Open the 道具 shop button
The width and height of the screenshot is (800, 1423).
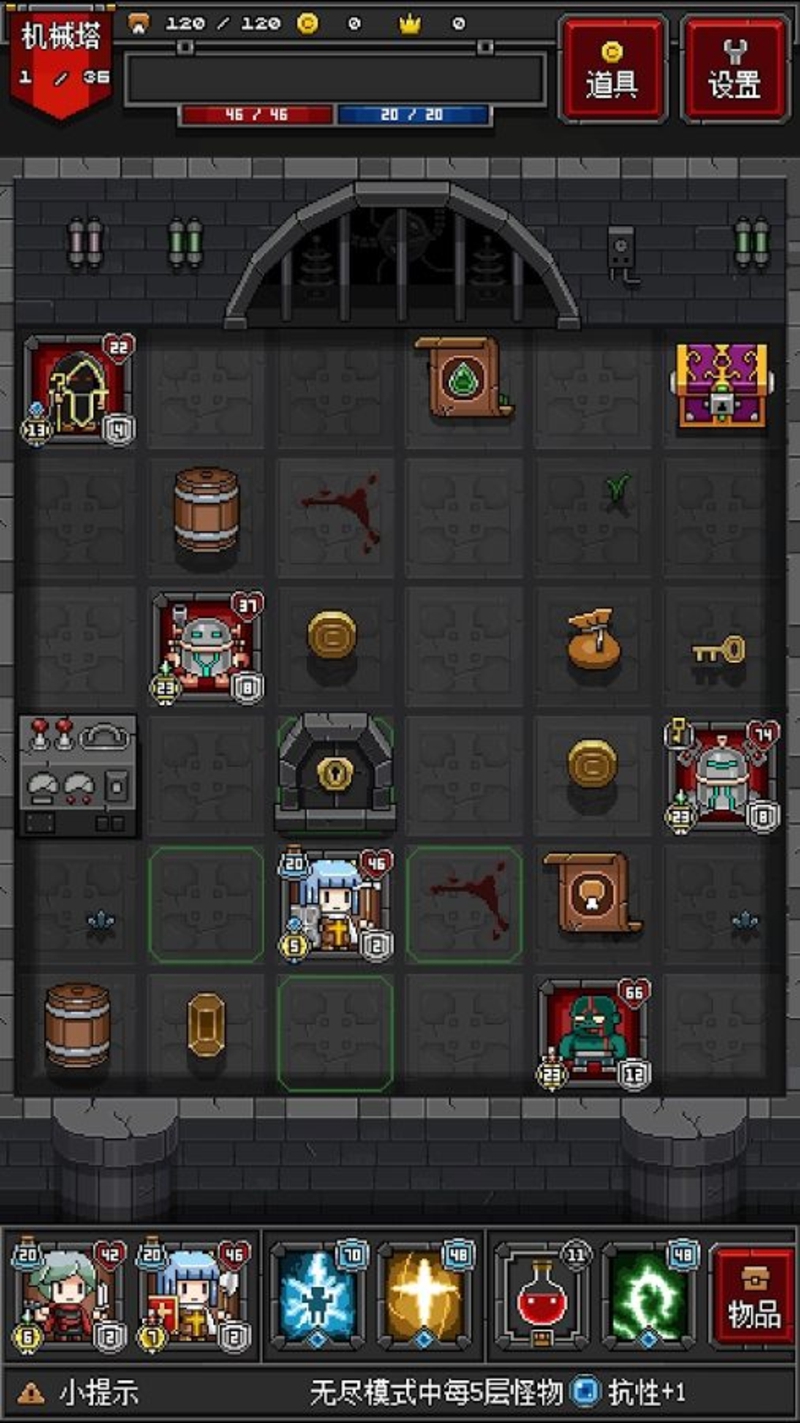[x=613, y=69]
